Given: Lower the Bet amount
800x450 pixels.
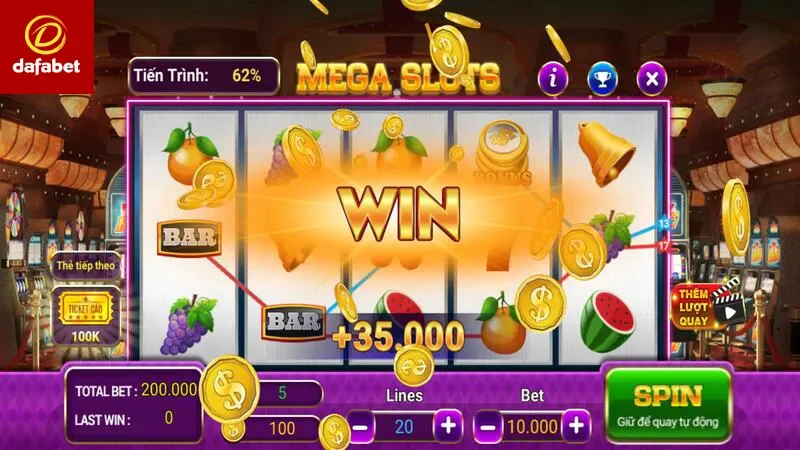Looking at the screenshot, I should (x=489, y=425).
